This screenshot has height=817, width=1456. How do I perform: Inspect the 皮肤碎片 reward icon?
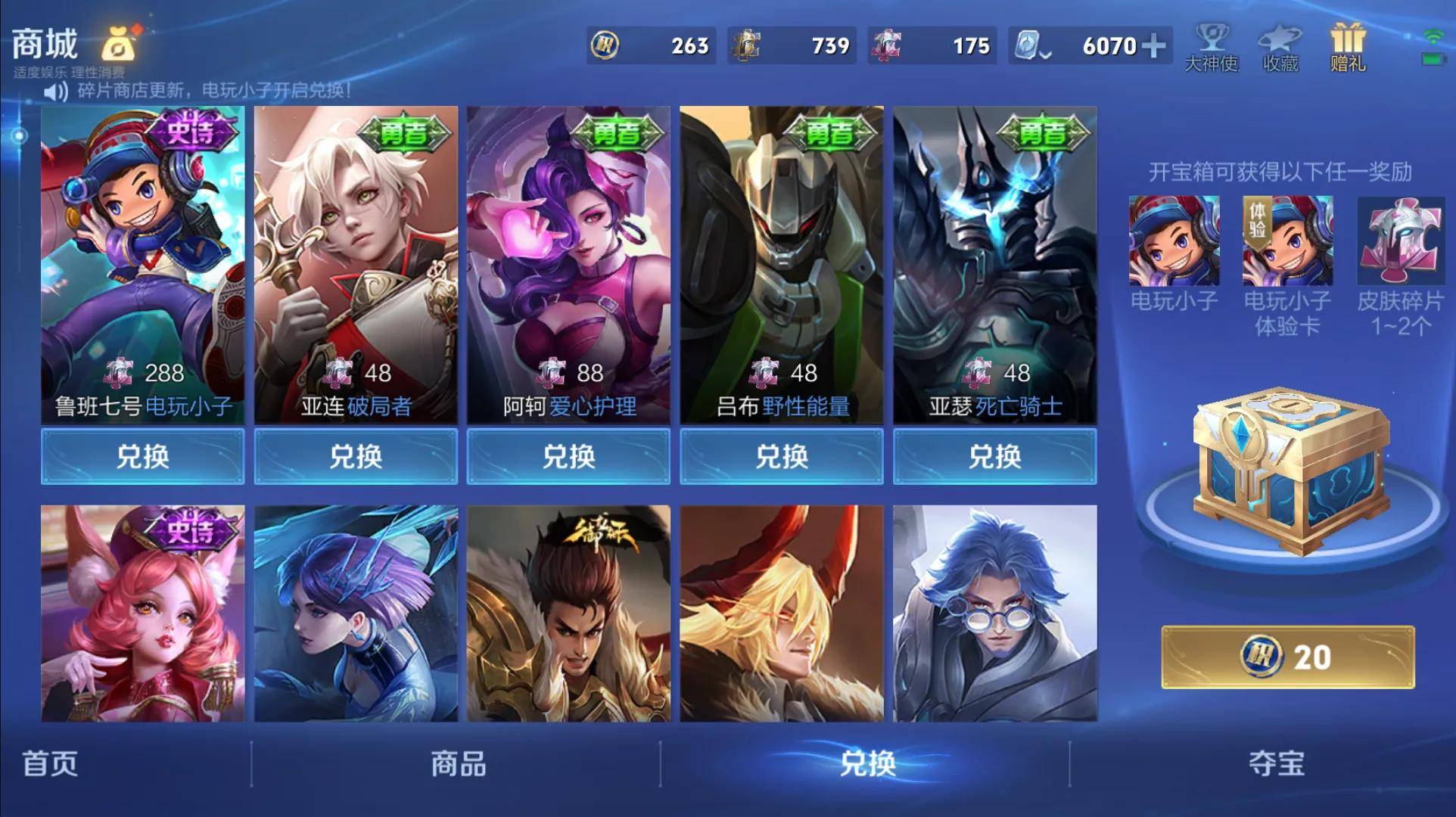click(x=1401, y=241)
